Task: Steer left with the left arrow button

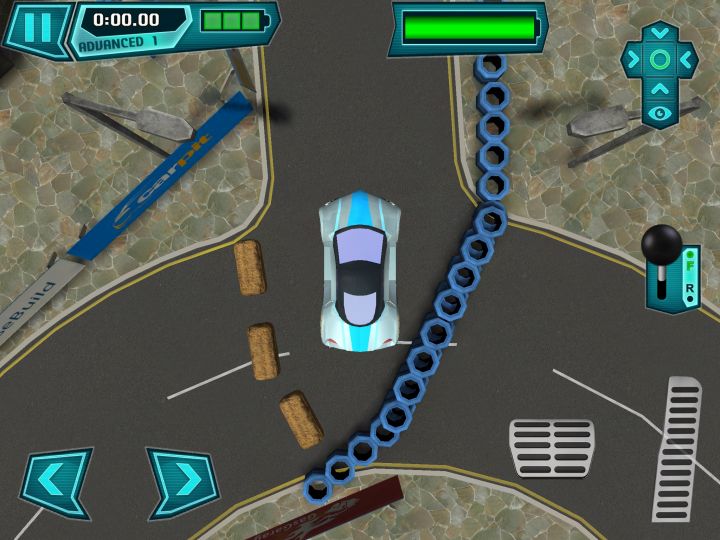Action: [x=55, y=483]
